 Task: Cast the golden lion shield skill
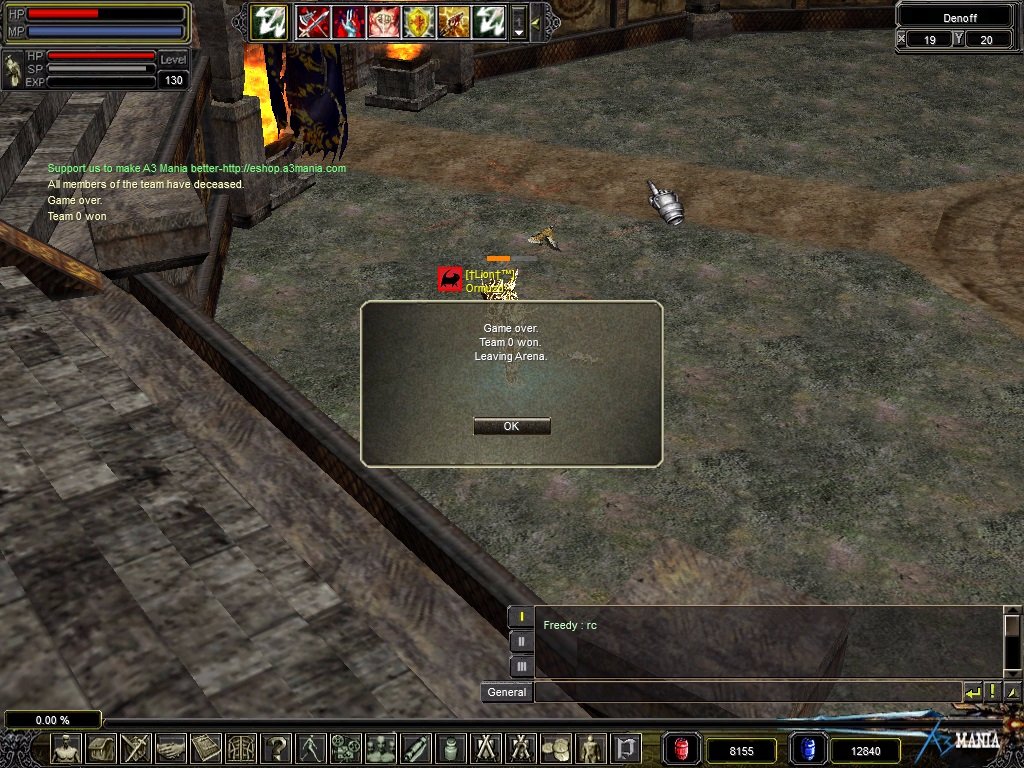pos(419,21)
